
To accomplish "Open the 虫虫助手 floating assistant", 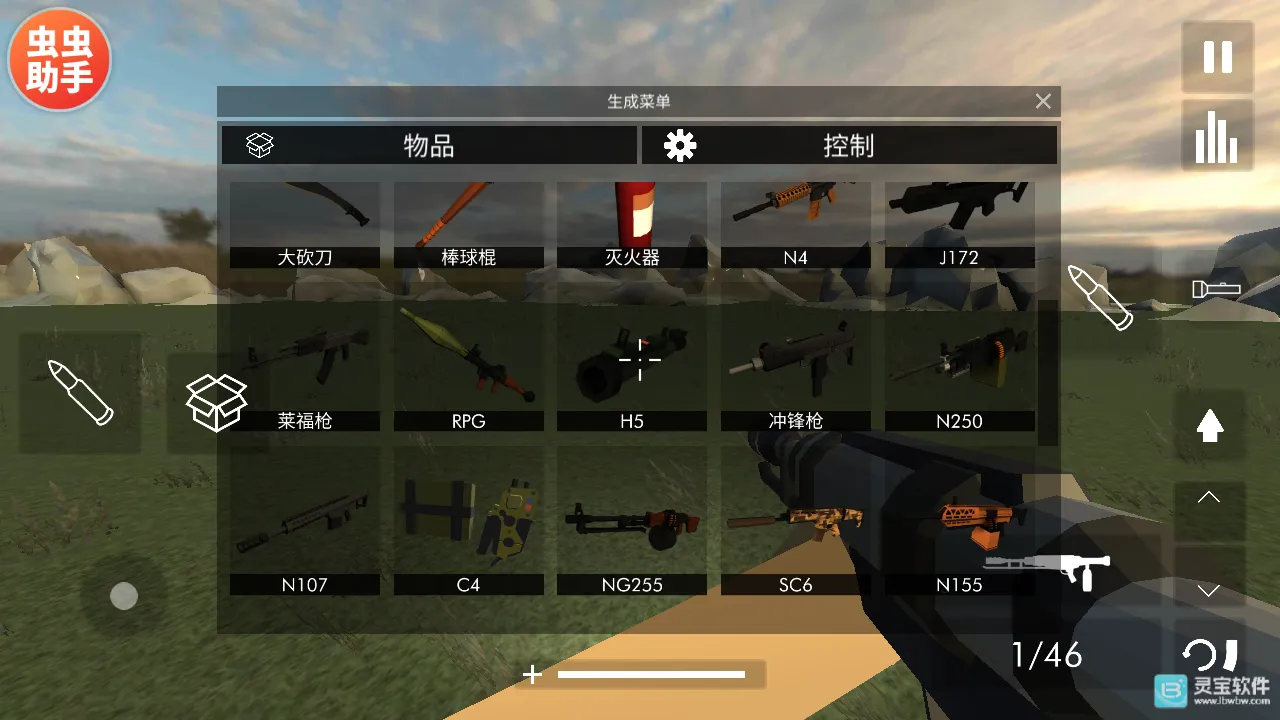I will point(58,57).
